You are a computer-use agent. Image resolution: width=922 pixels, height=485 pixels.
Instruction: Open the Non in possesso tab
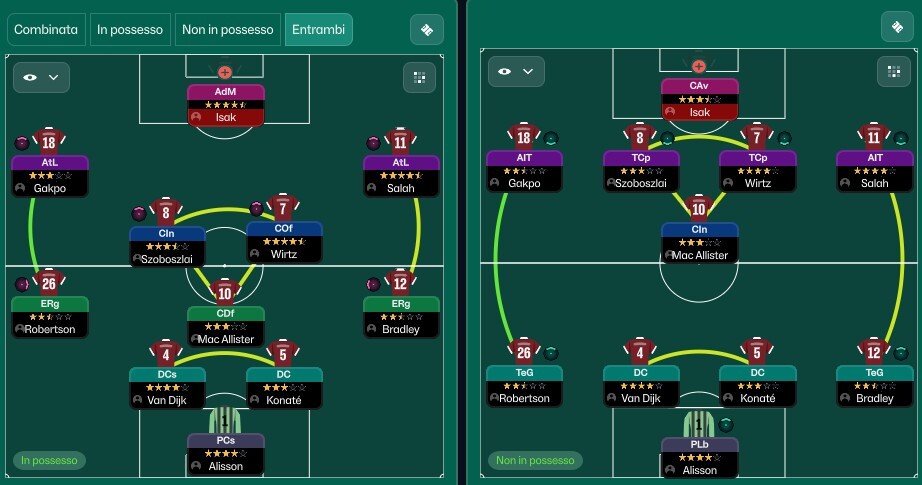[x=228, y=30]
